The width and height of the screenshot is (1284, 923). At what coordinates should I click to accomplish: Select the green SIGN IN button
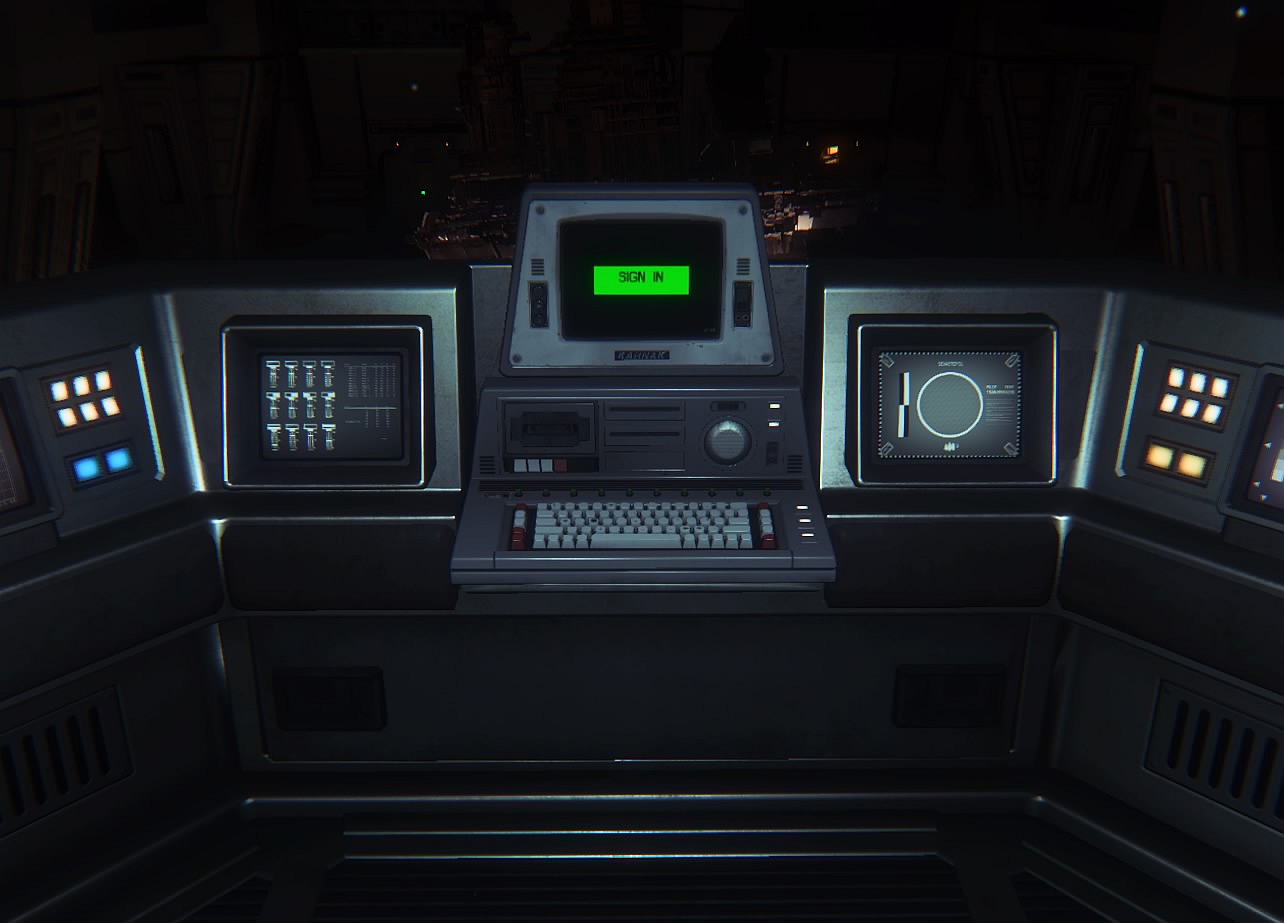(641, 279)
